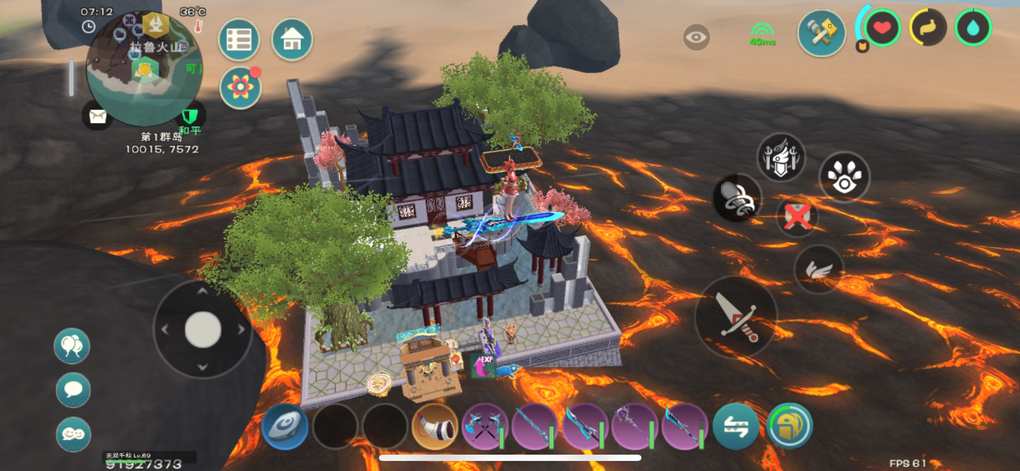Open the flower icon with red notification
This screenshot has width=1020, height=471.
[240, 88]
